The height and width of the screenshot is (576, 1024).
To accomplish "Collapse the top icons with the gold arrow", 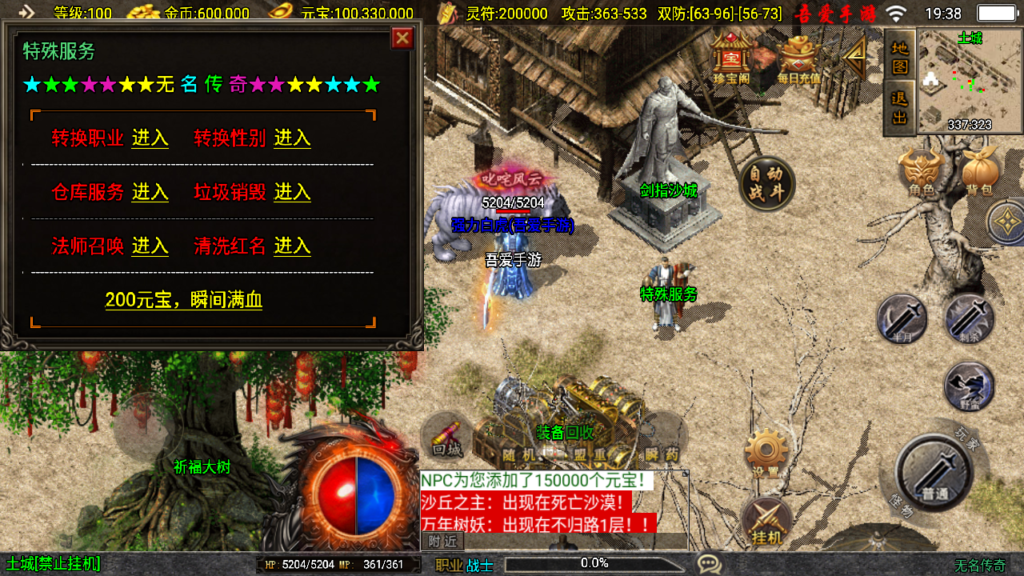I will pos(855,58).
